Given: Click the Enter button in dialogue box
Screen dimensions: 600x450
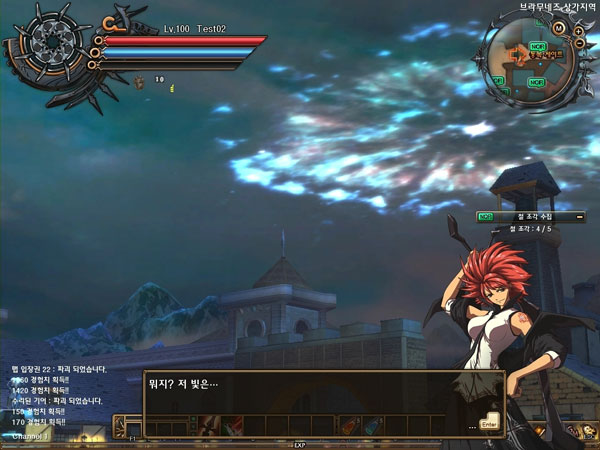Looking at the screenshot, I should pos(489,424).
